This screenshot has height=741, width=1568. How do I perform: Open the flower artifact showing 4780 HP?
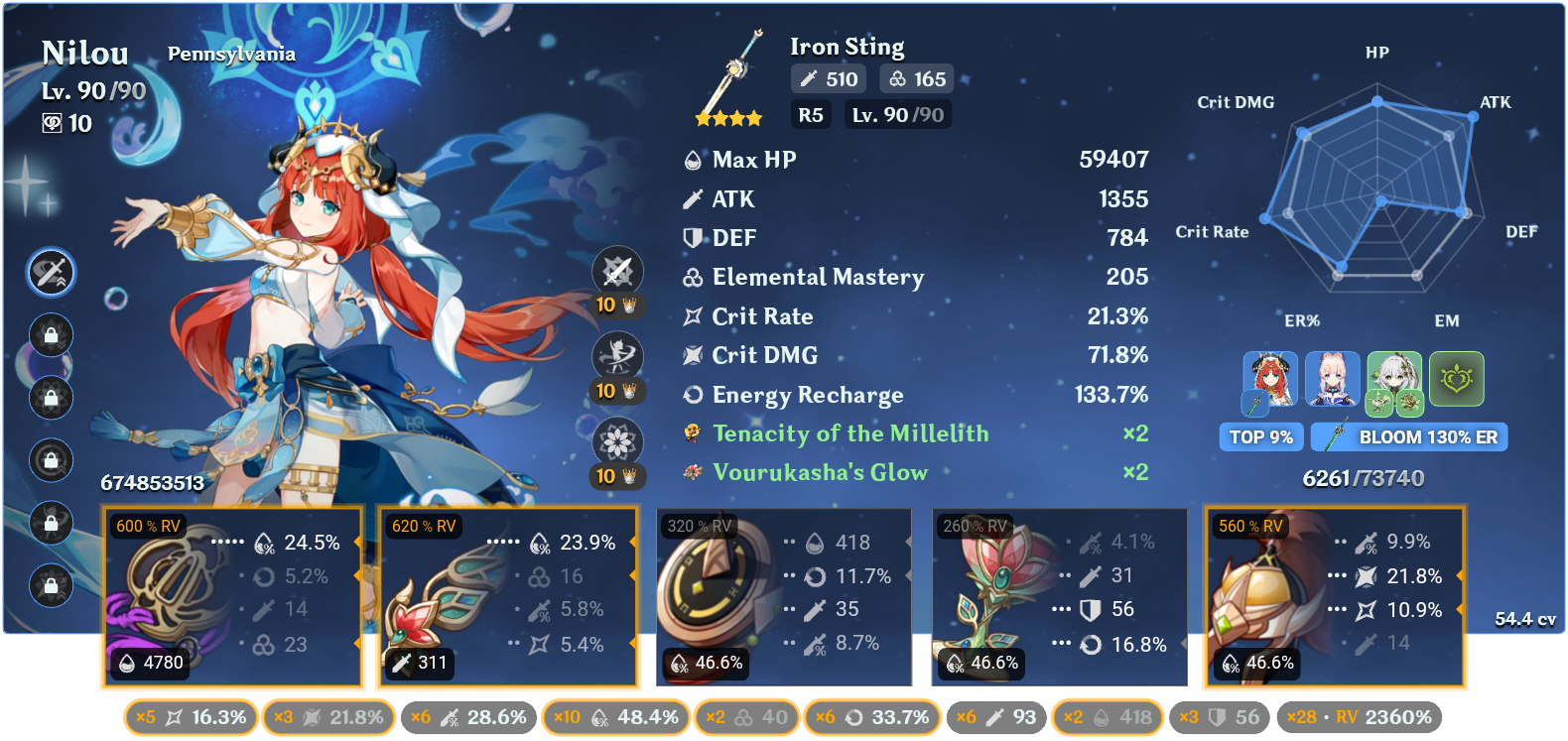click(231, 595)
